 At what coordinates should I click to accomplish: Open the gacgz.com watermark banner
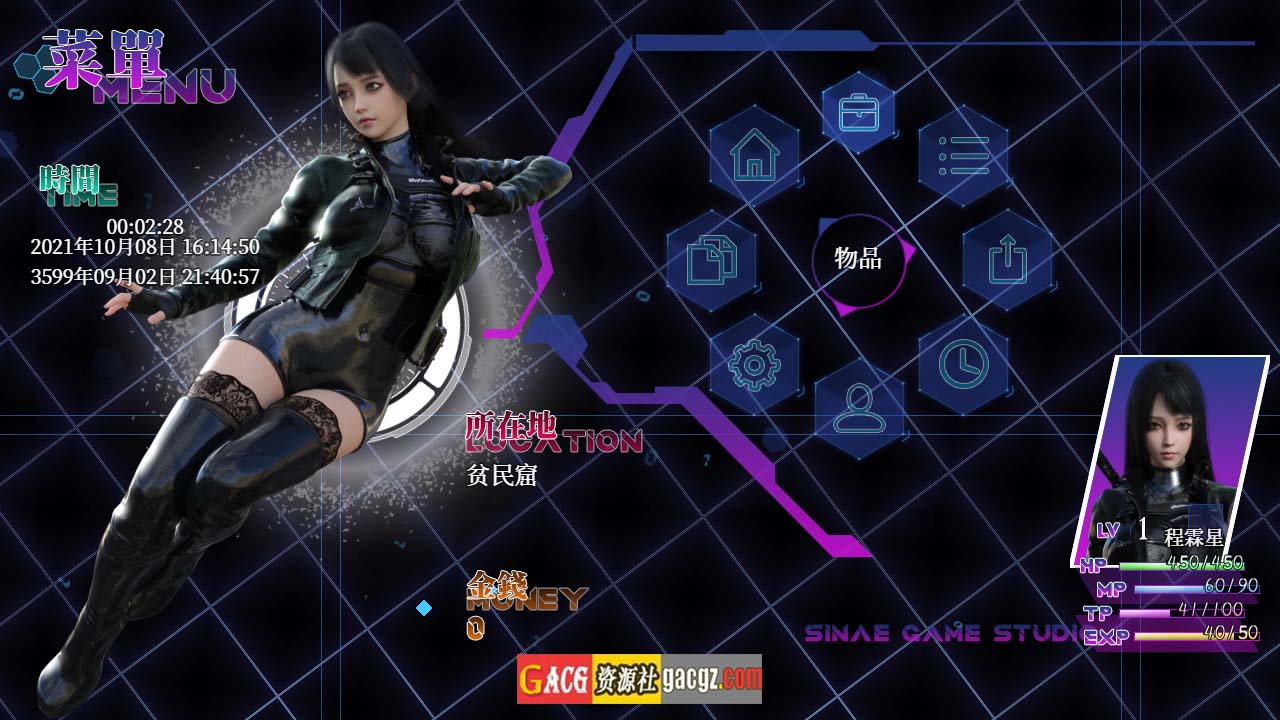pyautogui.click(x=639, y=680)
